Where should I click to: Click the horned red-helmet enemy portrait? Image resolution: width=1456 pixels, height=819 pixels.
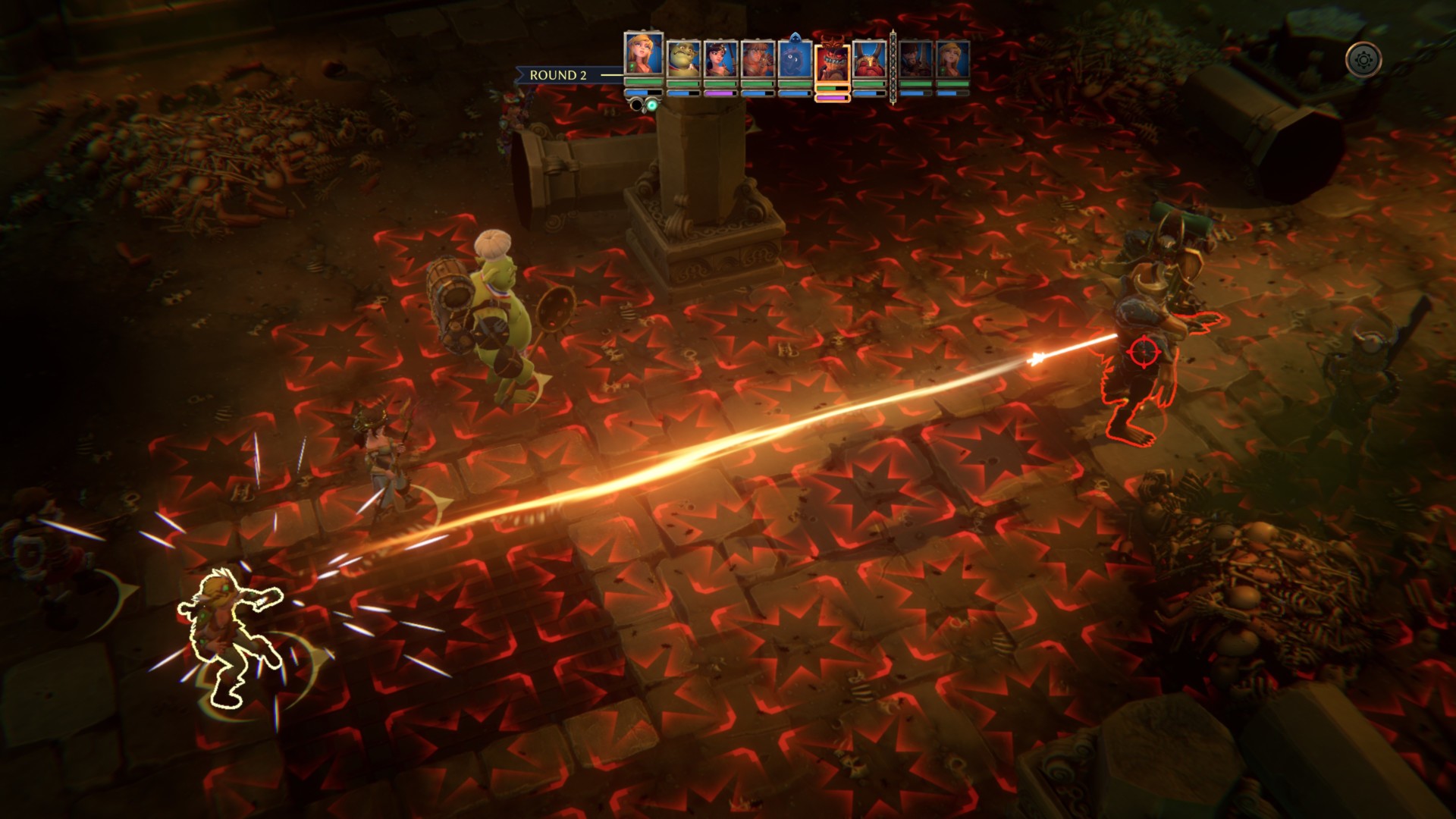coord(869,59)
